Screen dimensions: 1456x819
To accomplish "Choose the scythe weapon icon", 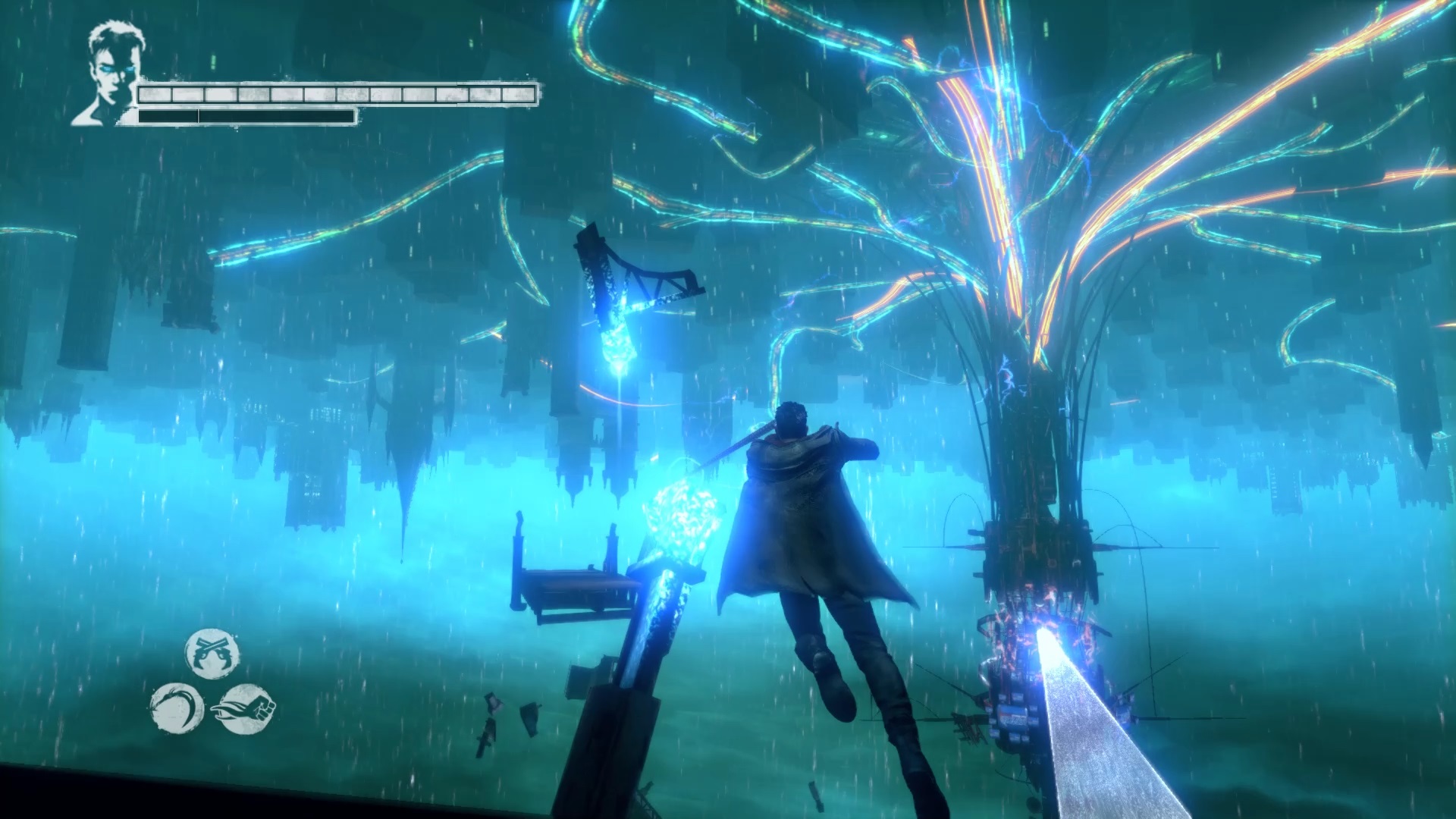I will point(177,708).
